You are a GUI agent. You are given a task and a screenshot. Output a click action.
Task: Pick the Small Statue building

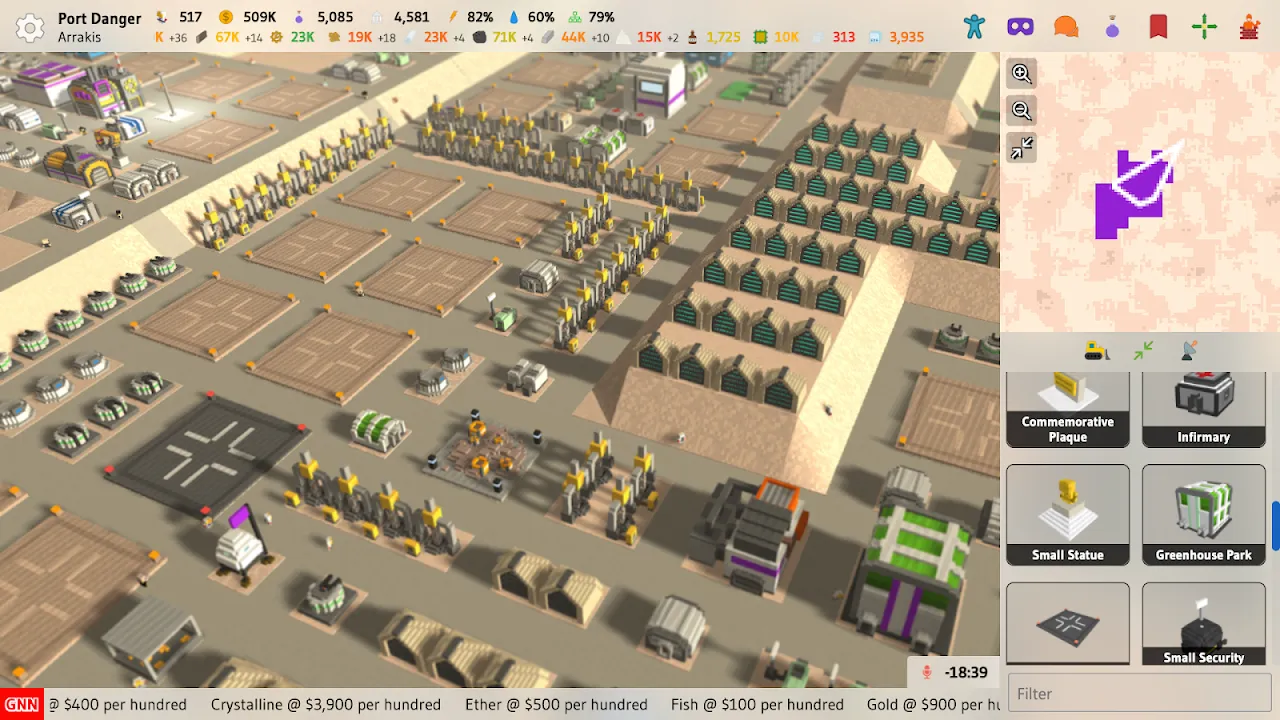click(1068, 515)
